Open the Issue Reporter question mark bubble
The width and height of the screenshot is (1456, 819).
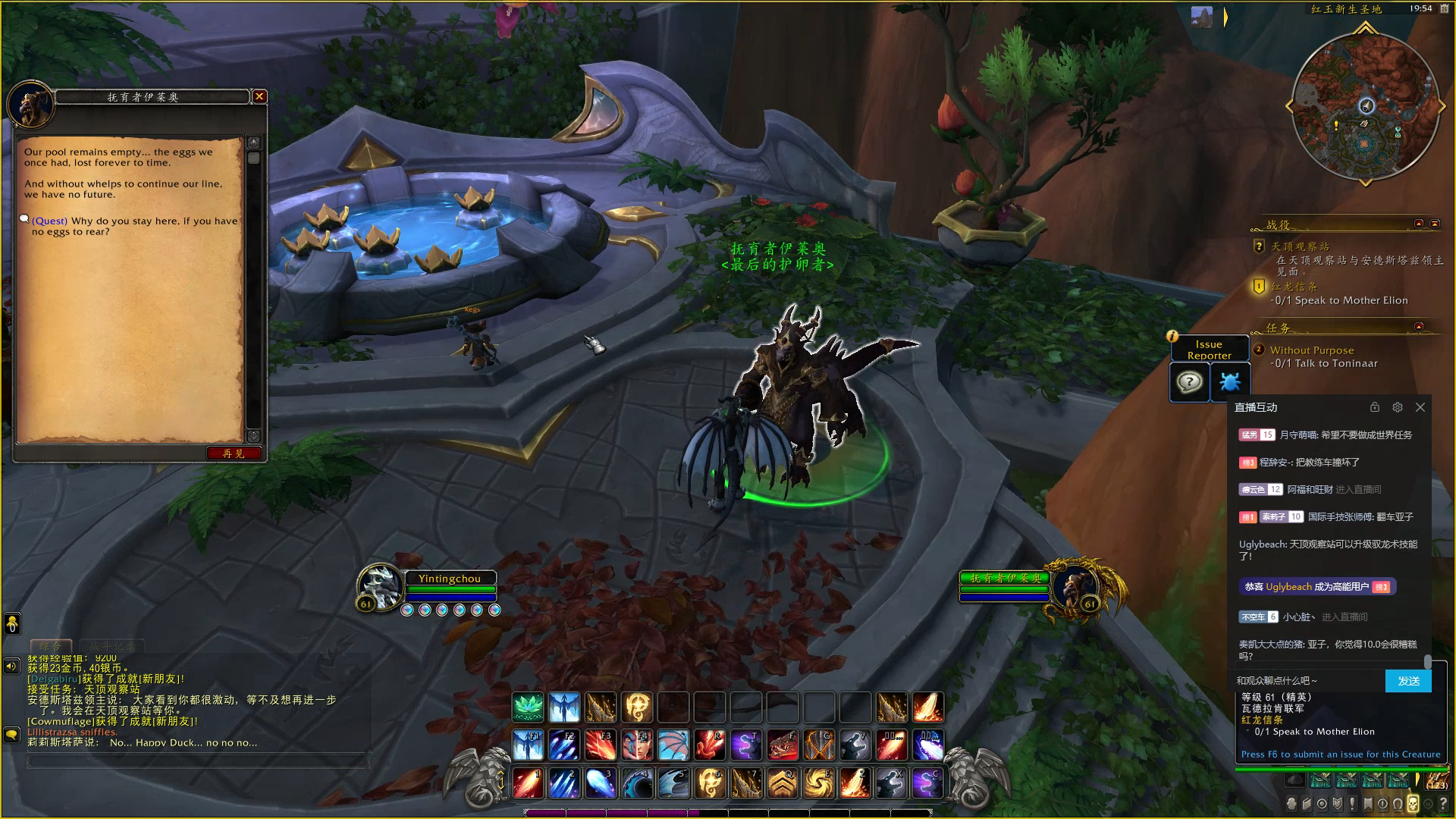pyautogui.click(x=1189, y=381)
